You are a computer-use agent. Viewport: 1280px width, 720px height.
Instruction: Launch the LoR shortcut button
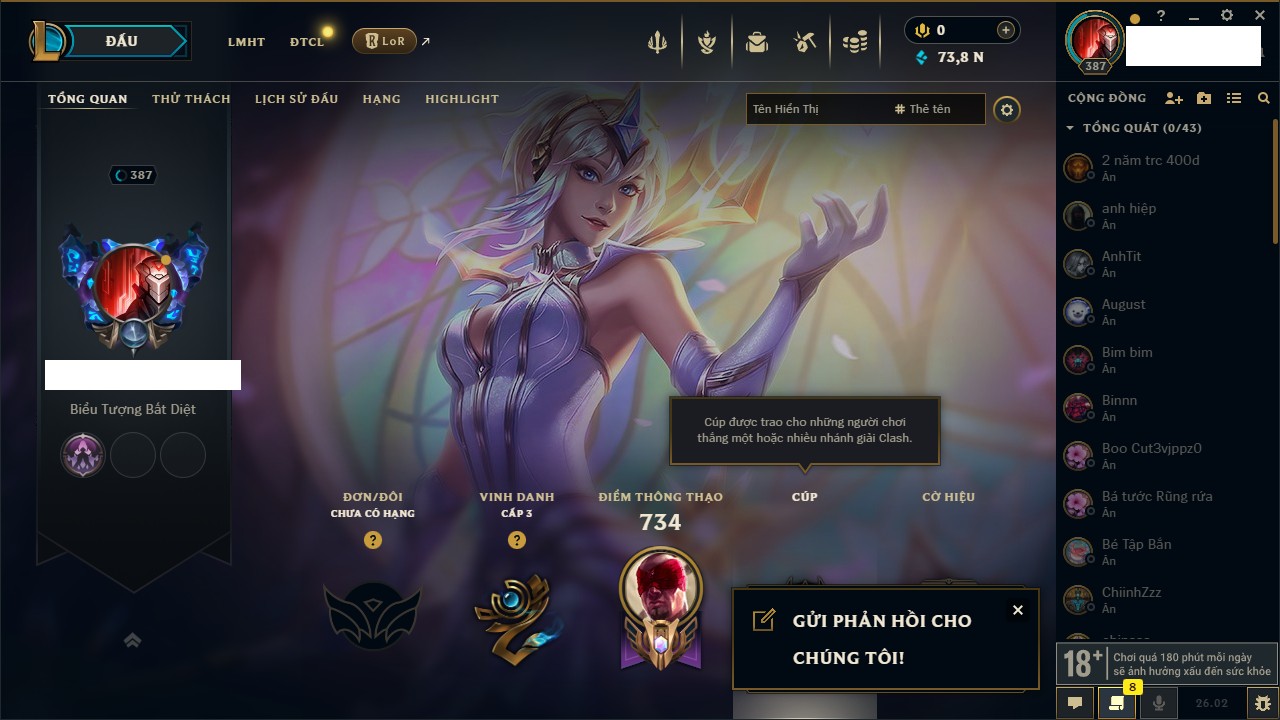(x=384, y=42)
